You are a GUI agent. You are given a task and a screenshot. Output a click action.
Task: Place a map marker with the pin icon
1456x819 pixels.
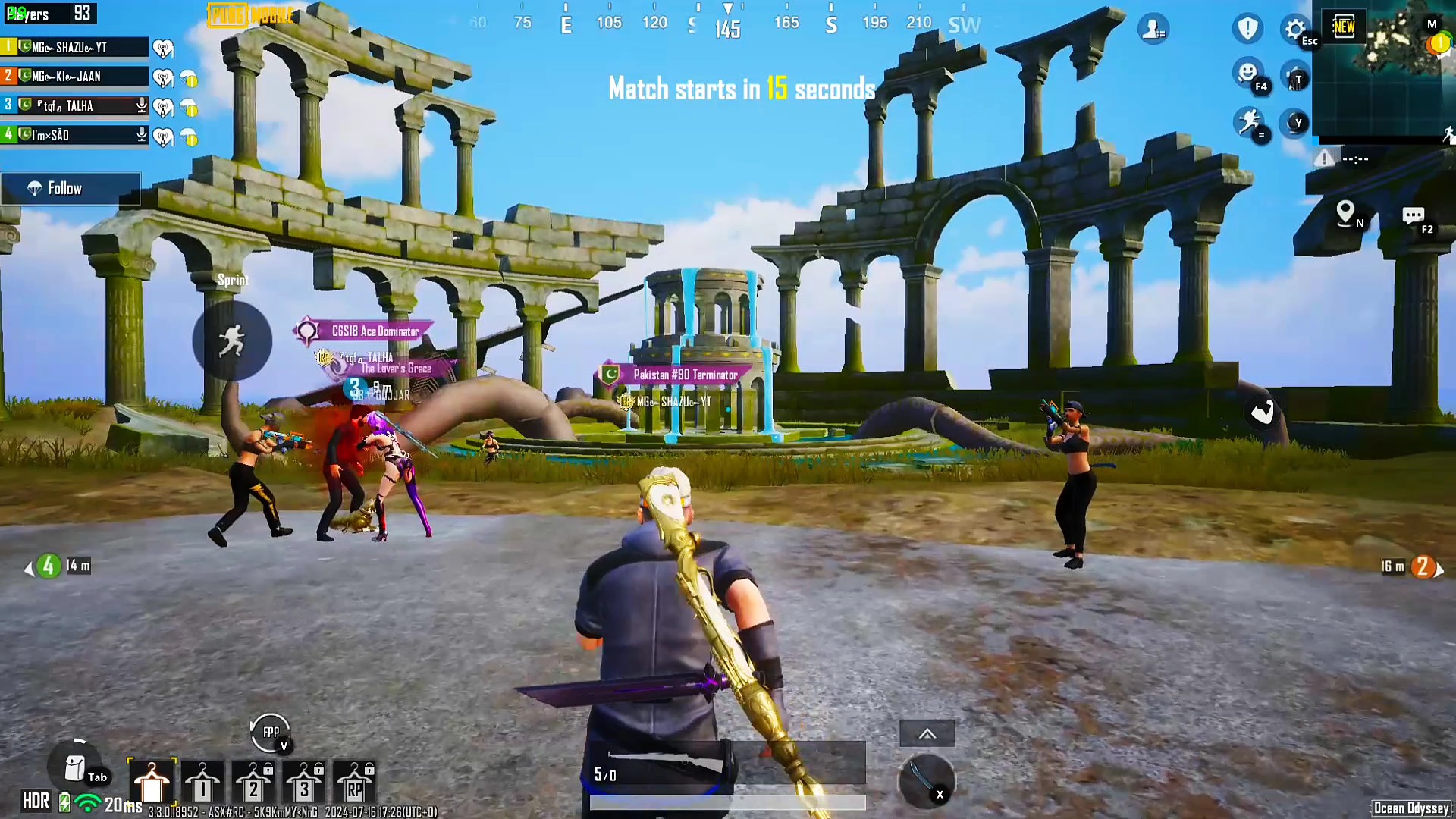click(1345, 212)
